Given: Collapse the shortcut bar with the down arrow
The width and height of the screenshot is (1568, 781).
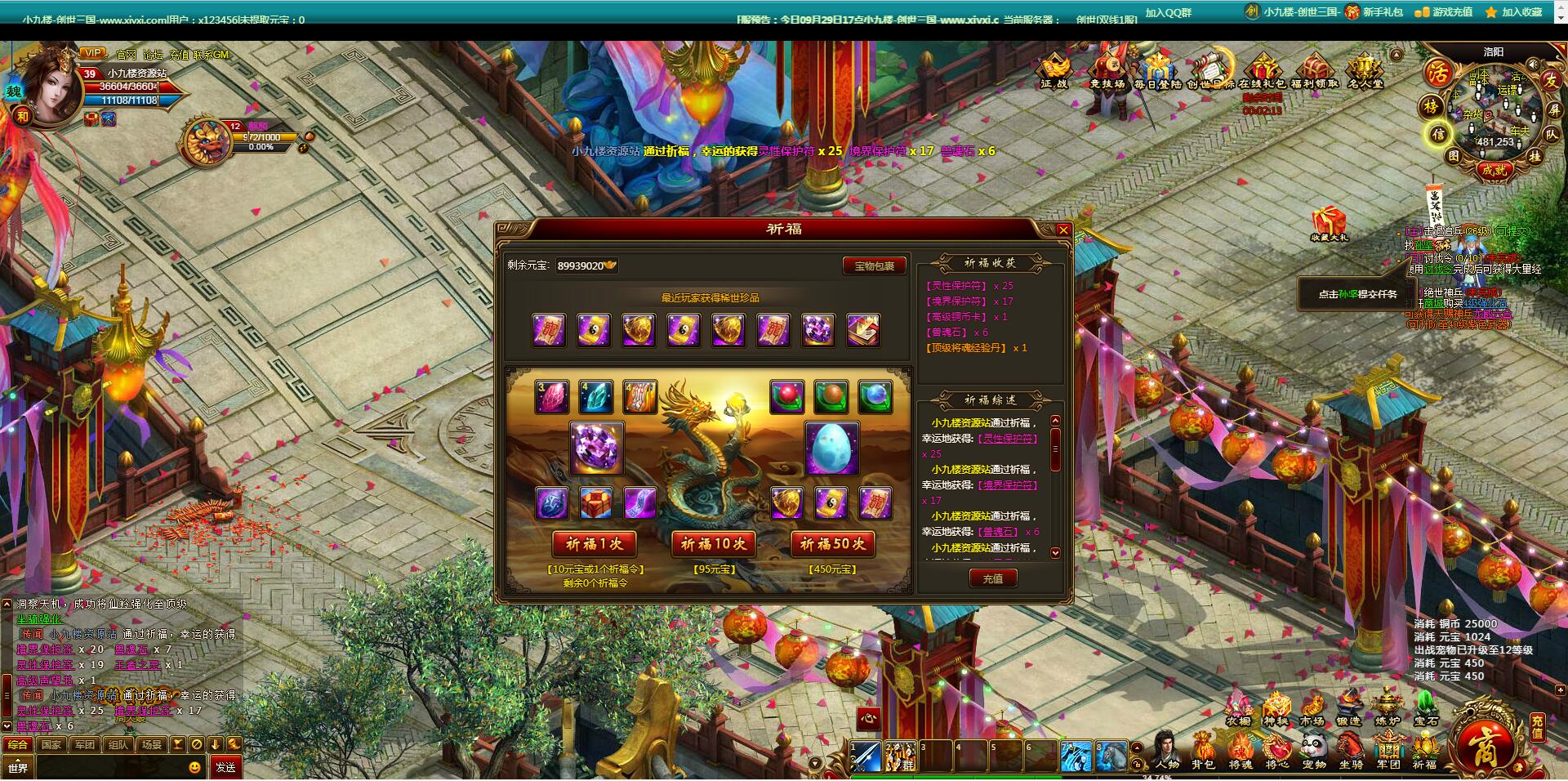Looking at the screenshot, I should [x=215, y=744].
